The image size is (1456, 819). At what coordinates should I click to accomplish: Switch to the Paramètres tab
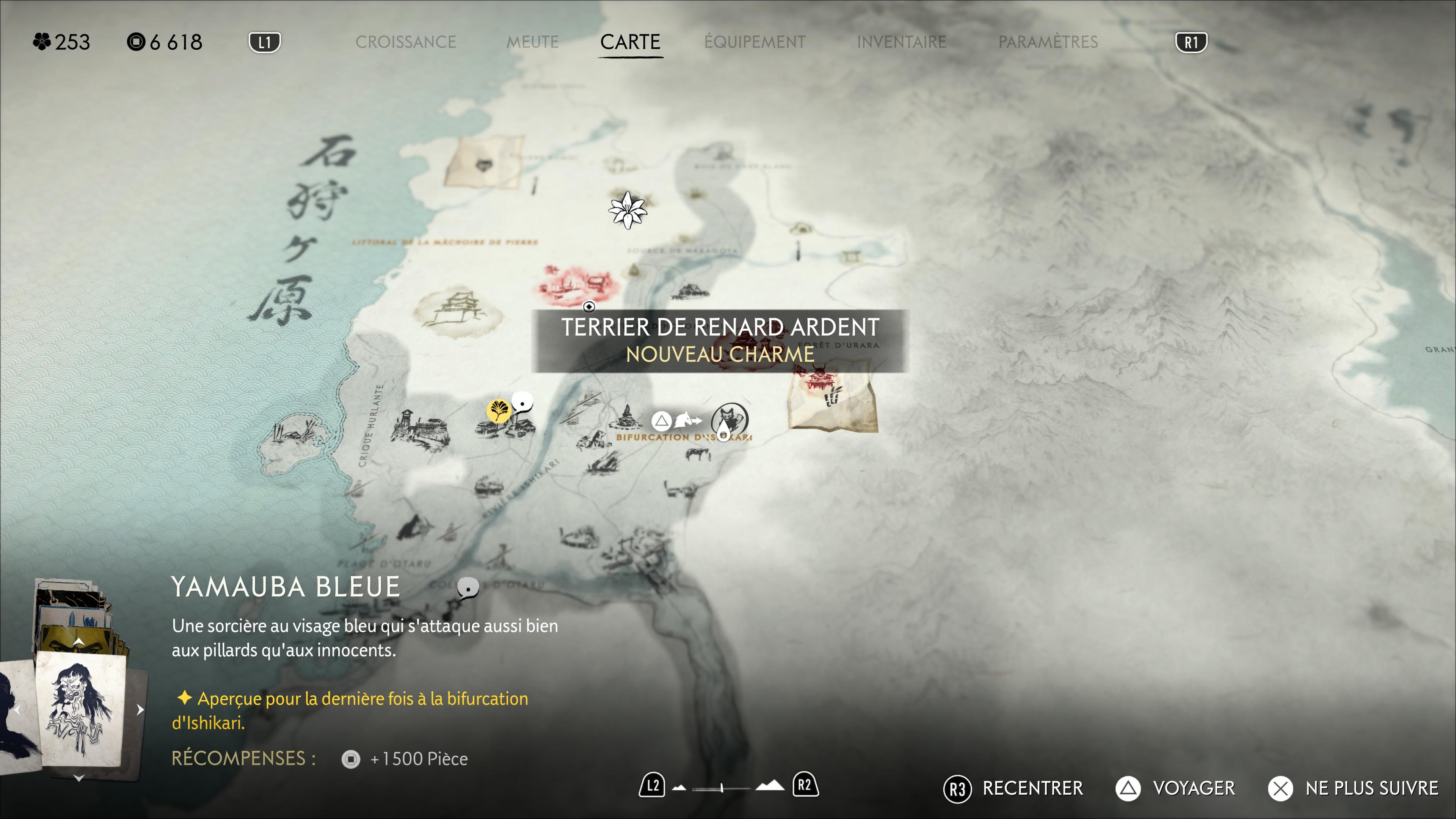[1047, 42]
